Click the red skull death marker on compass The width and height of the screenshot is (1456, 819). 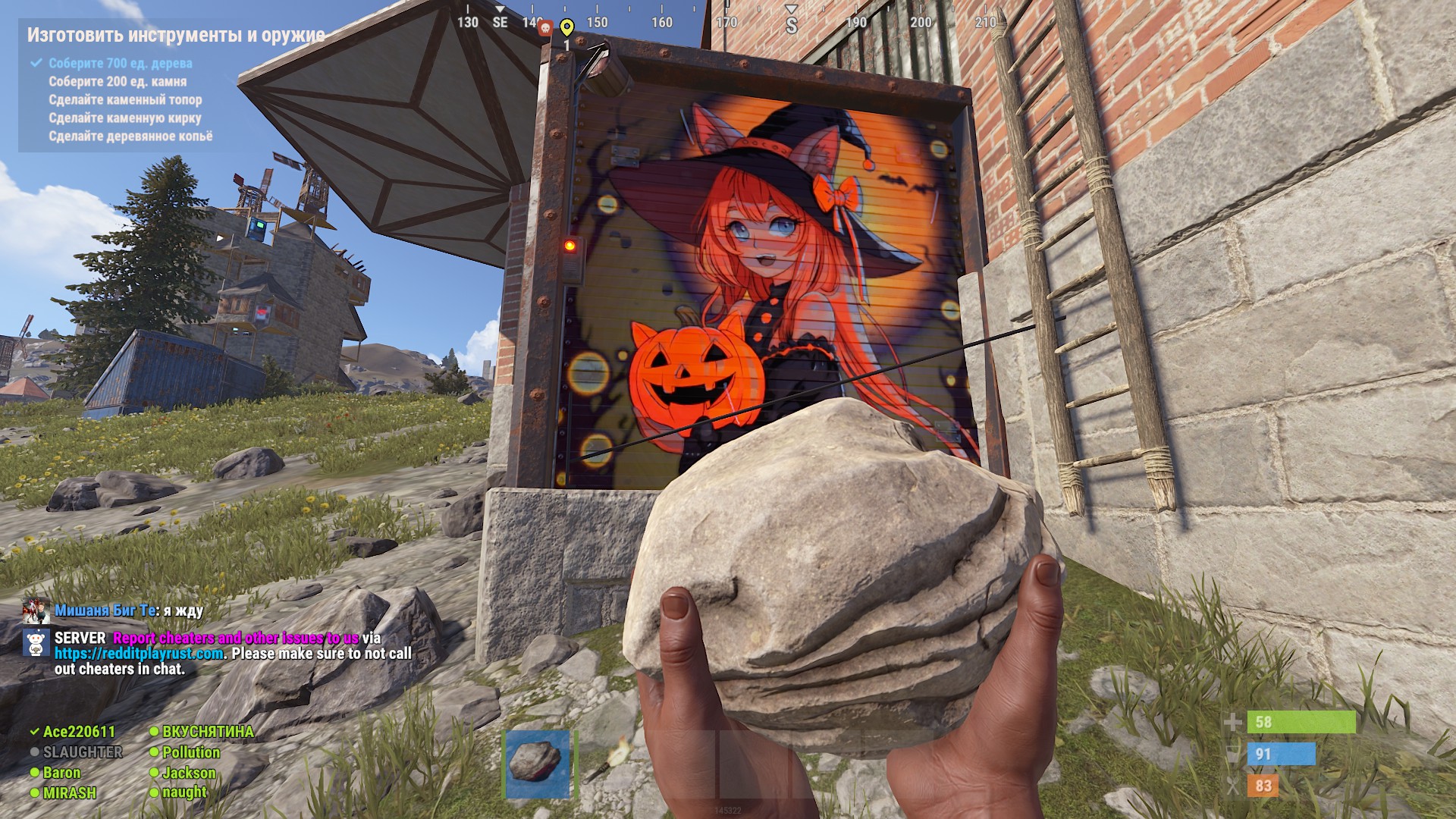point(544,29)
